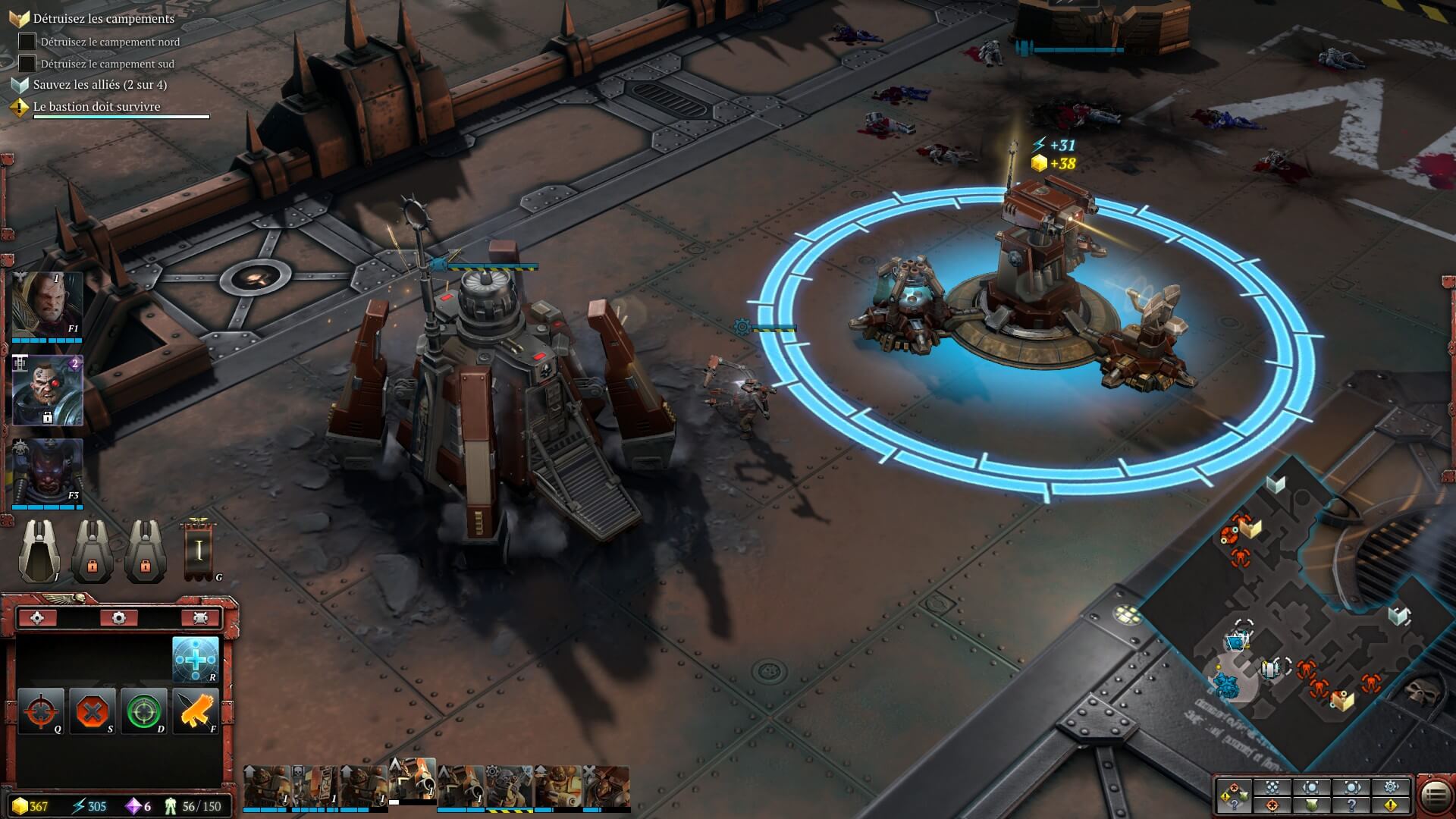Select the highlighted squad card in unit bar

413,781
